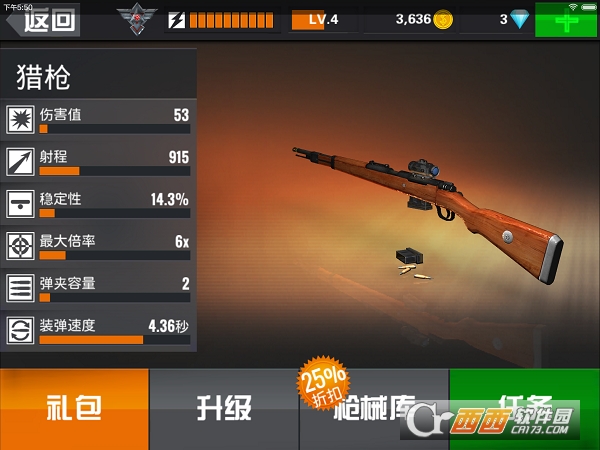Viewport: 600px width, 450px height.
Task: Go back with the 返回 button
Action: 42,19
